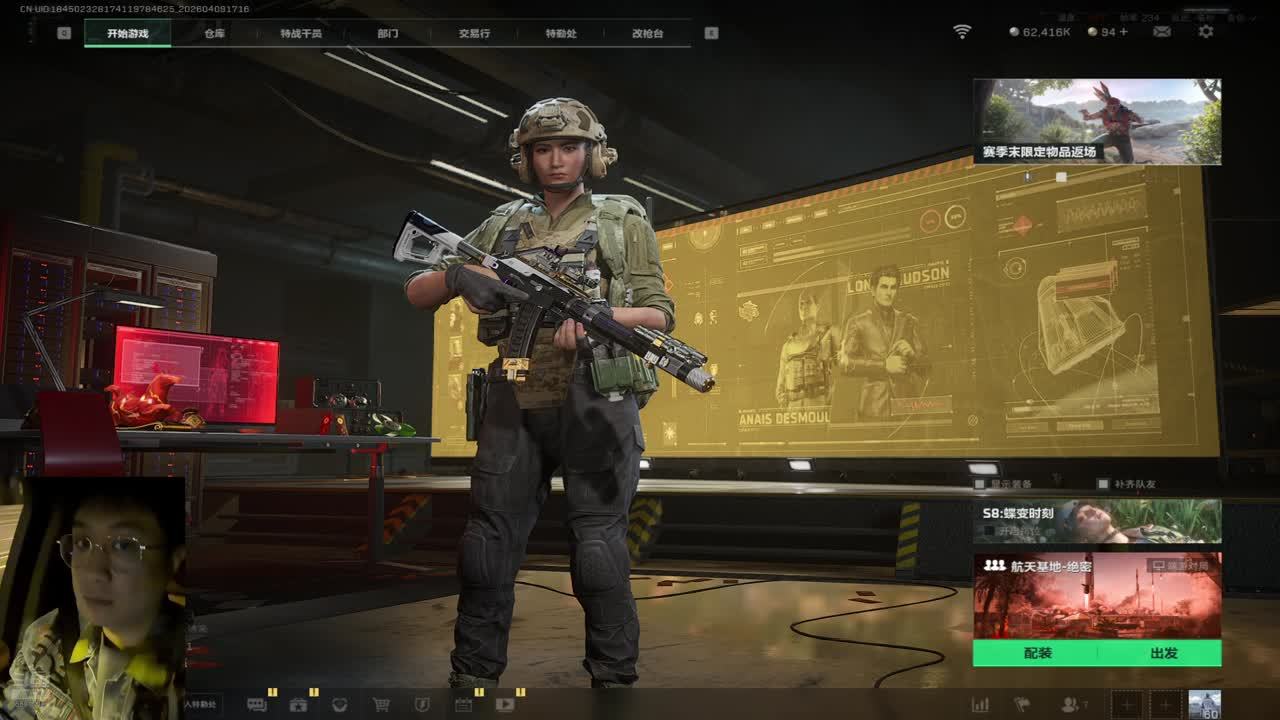The width and height of the screenshot is (1280, 720).
Task: Open the S8:蝶变时刻 season banner
Action: (1097, 521)
